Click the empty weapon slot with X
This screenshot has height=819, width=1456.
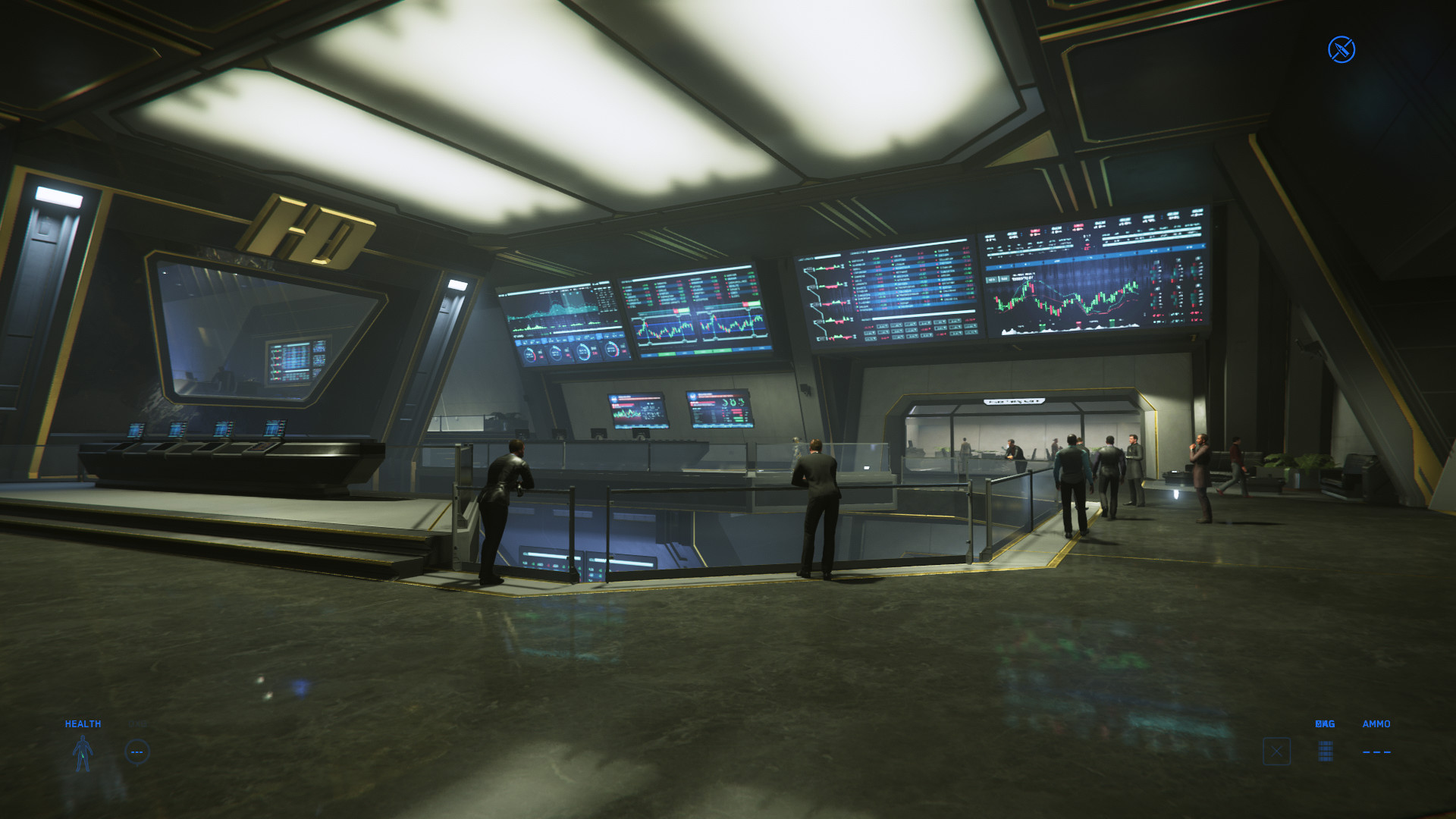pos(1276,752)
